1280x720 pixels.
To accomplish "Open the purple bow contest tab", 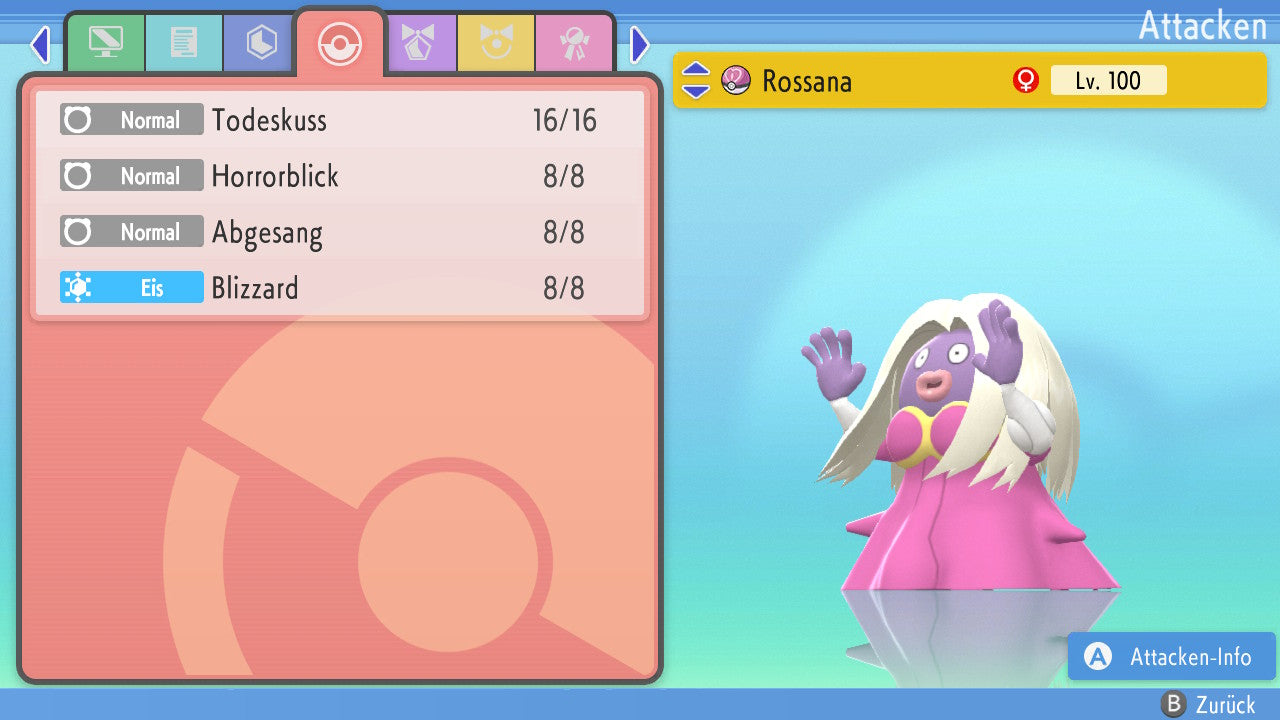I will point(419,43).
